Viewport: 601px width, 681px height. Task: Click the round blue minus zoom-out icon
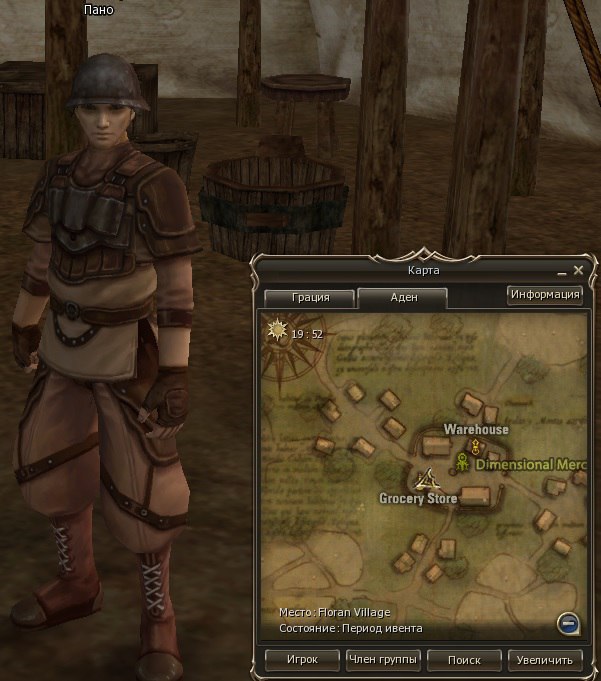pos(567,624)
